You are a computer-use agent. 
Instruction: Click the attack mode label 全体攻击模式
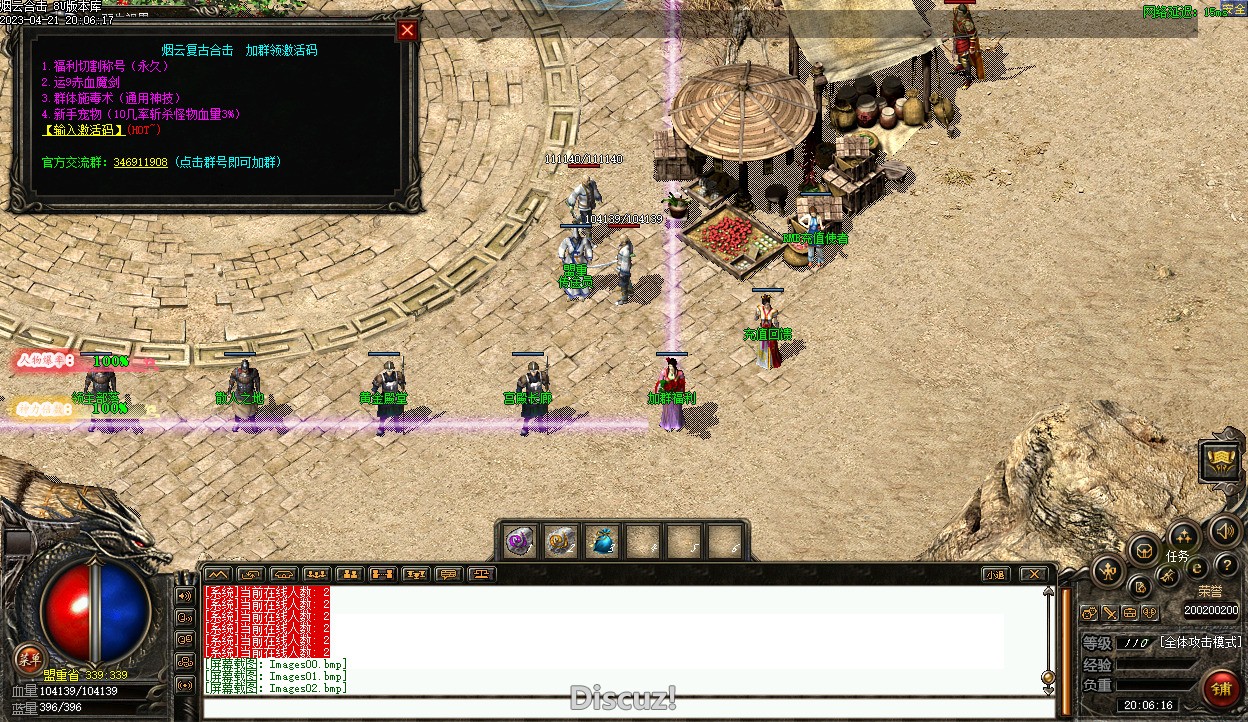coord(1200,642)
